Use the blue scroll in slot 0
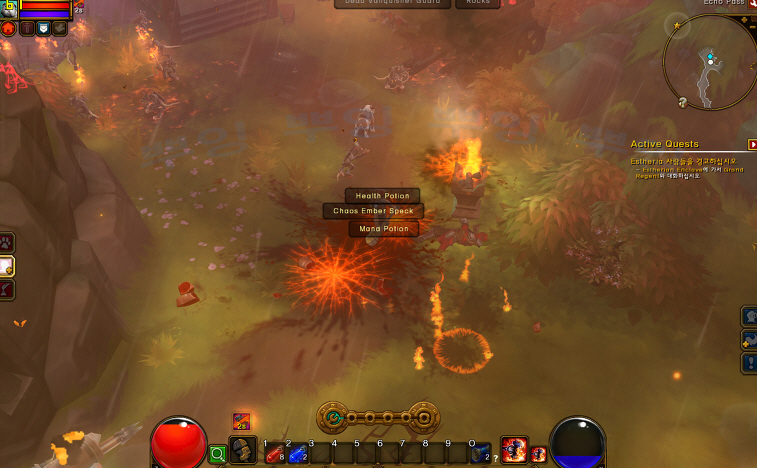 [481, 453]
